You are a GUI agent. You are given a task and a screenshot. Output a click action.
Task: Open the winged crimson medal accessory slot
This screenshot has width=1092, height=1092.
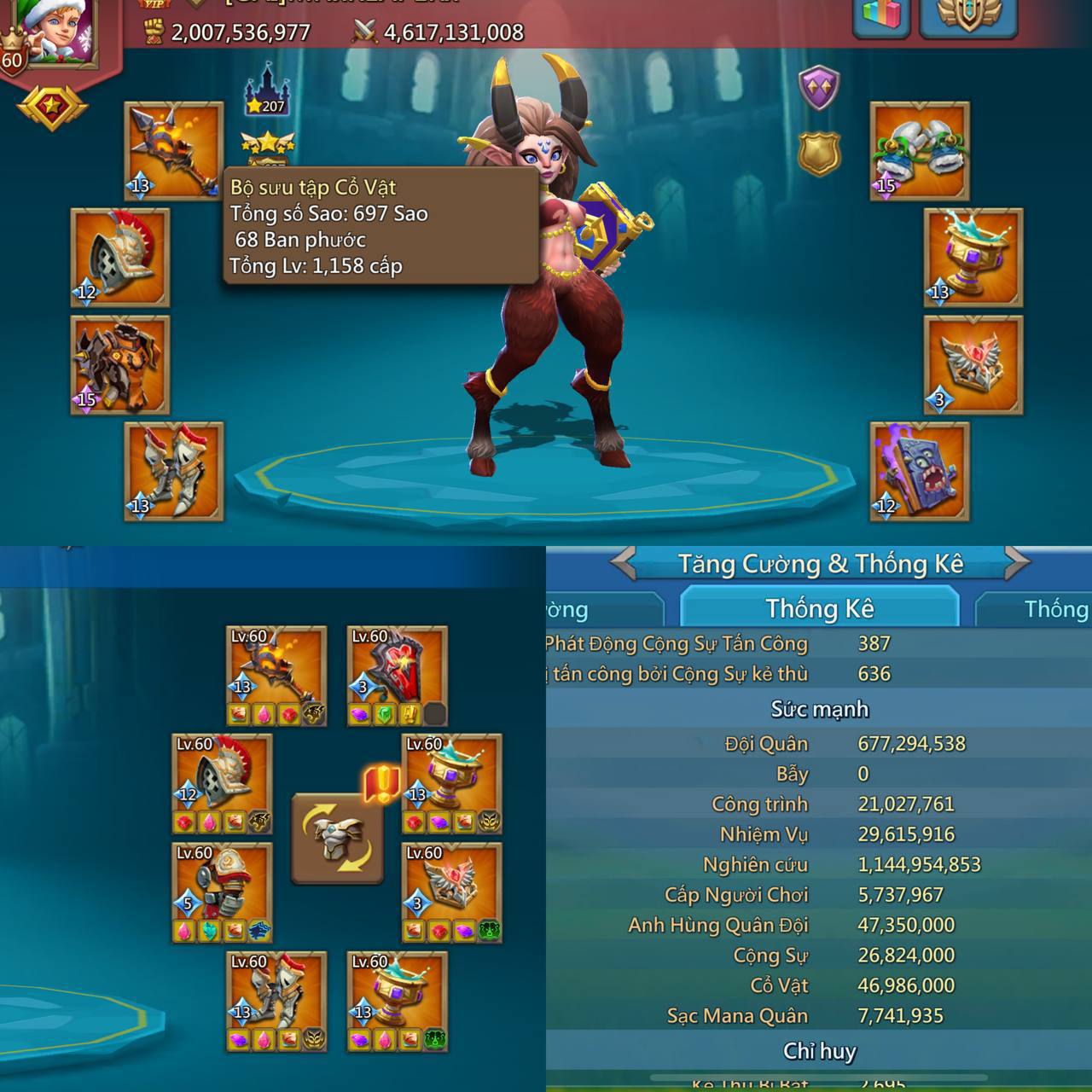point(973,363)
